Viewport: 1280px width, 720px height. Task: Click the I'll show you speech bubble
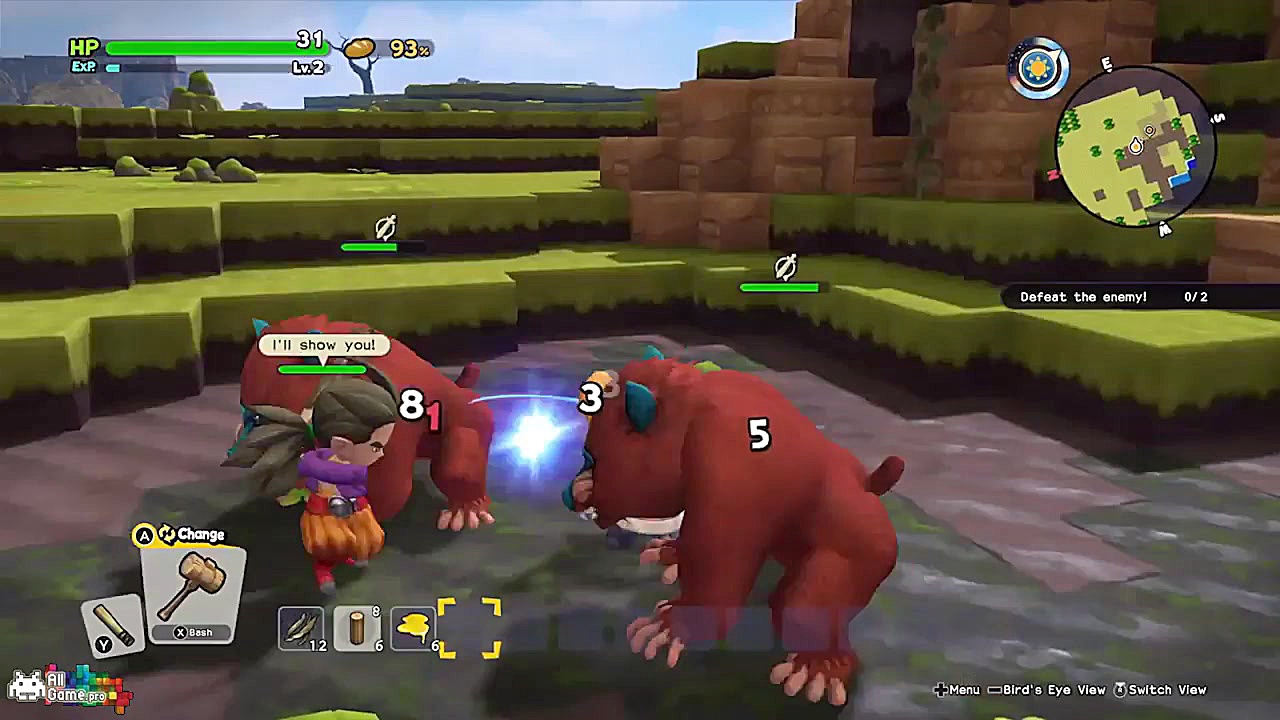coord(321,344)
